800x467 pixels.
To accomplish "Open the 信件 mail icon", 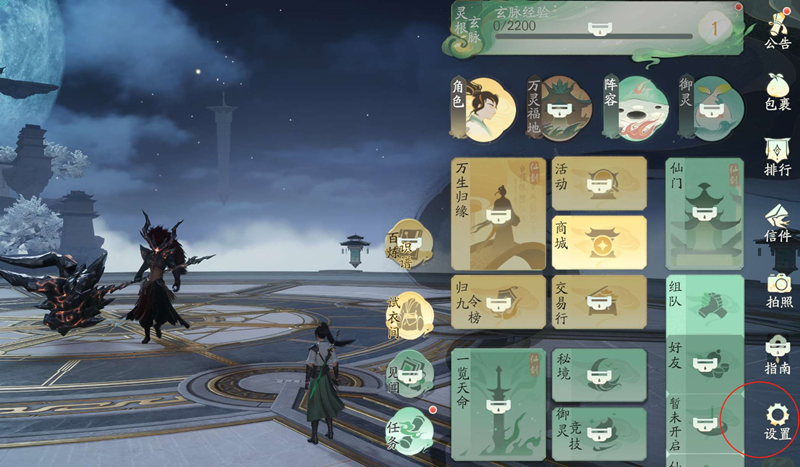I will 777,222.
